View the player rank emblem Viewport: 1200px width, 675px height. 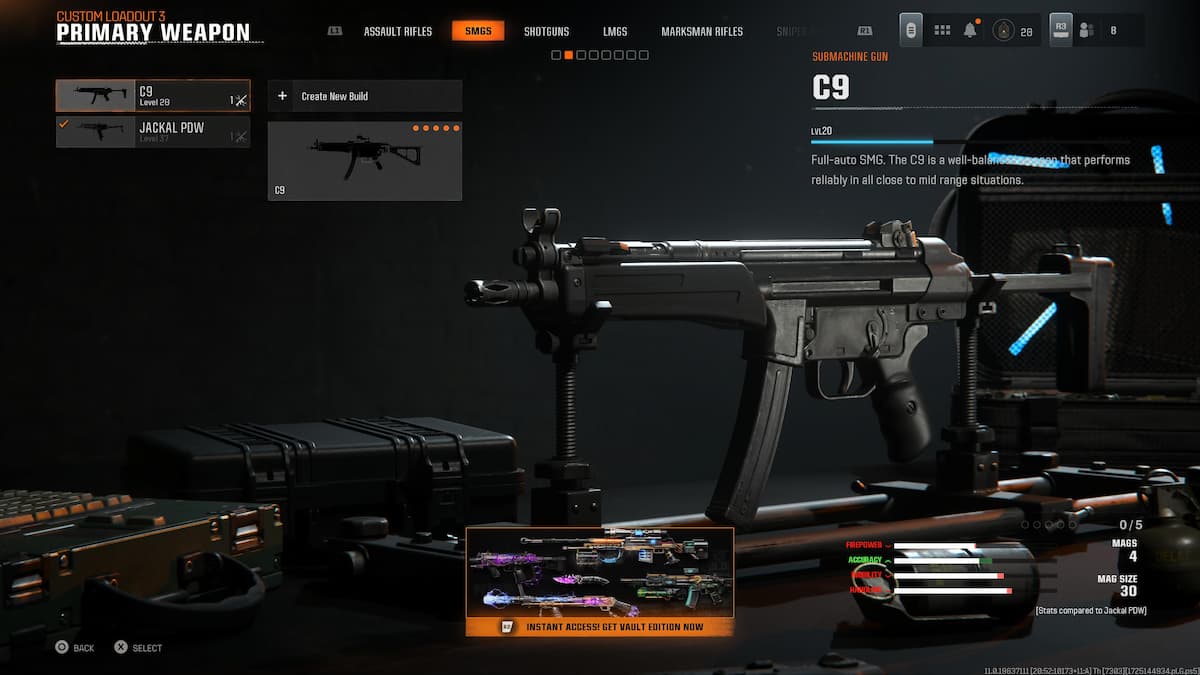coord(1003,31)
